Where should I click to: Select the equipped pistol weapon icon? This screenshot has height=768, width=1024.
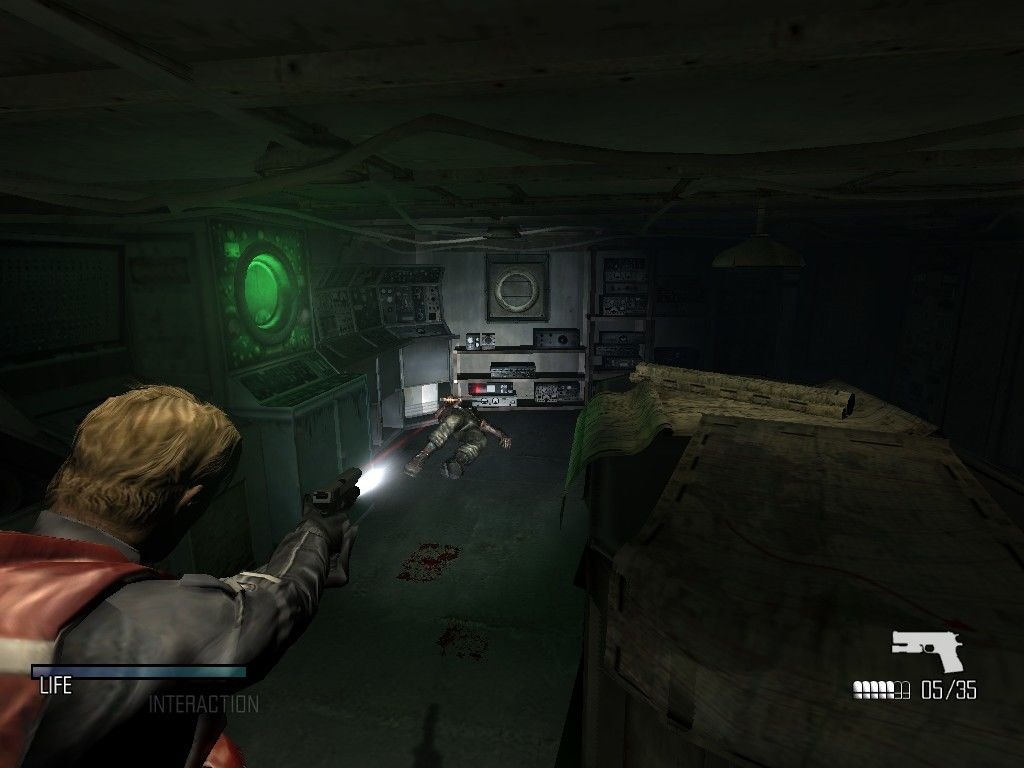coord(930,649)
